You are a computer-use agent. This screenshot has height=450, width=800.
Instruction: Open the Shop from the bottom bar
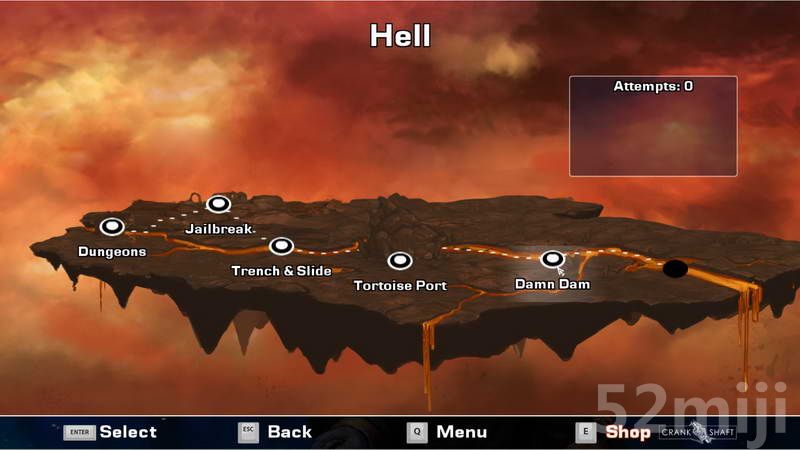627,432
